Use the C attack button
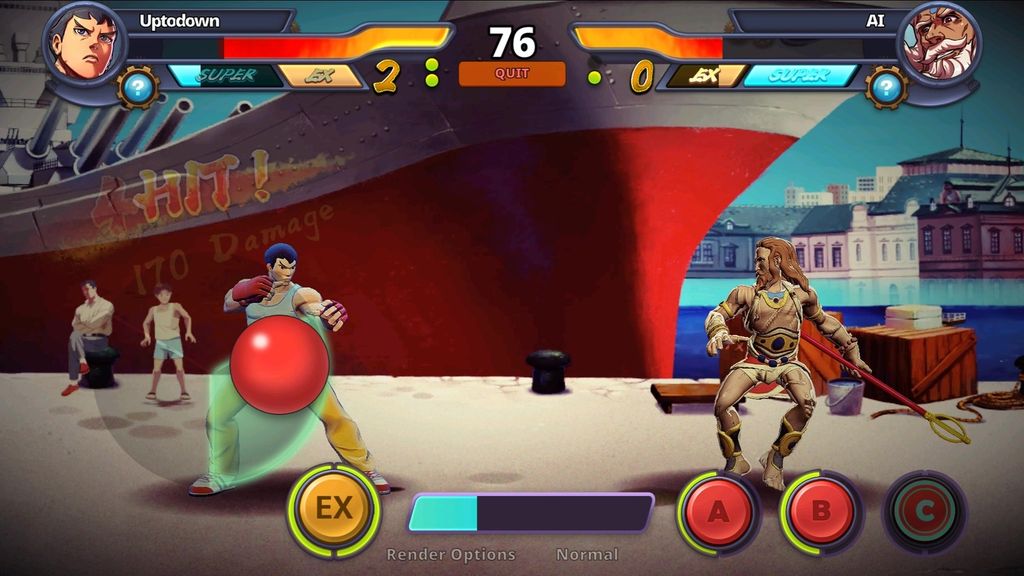Image resolution: width=1024 pixels, height=576 pixels. (x=924, y=512)
